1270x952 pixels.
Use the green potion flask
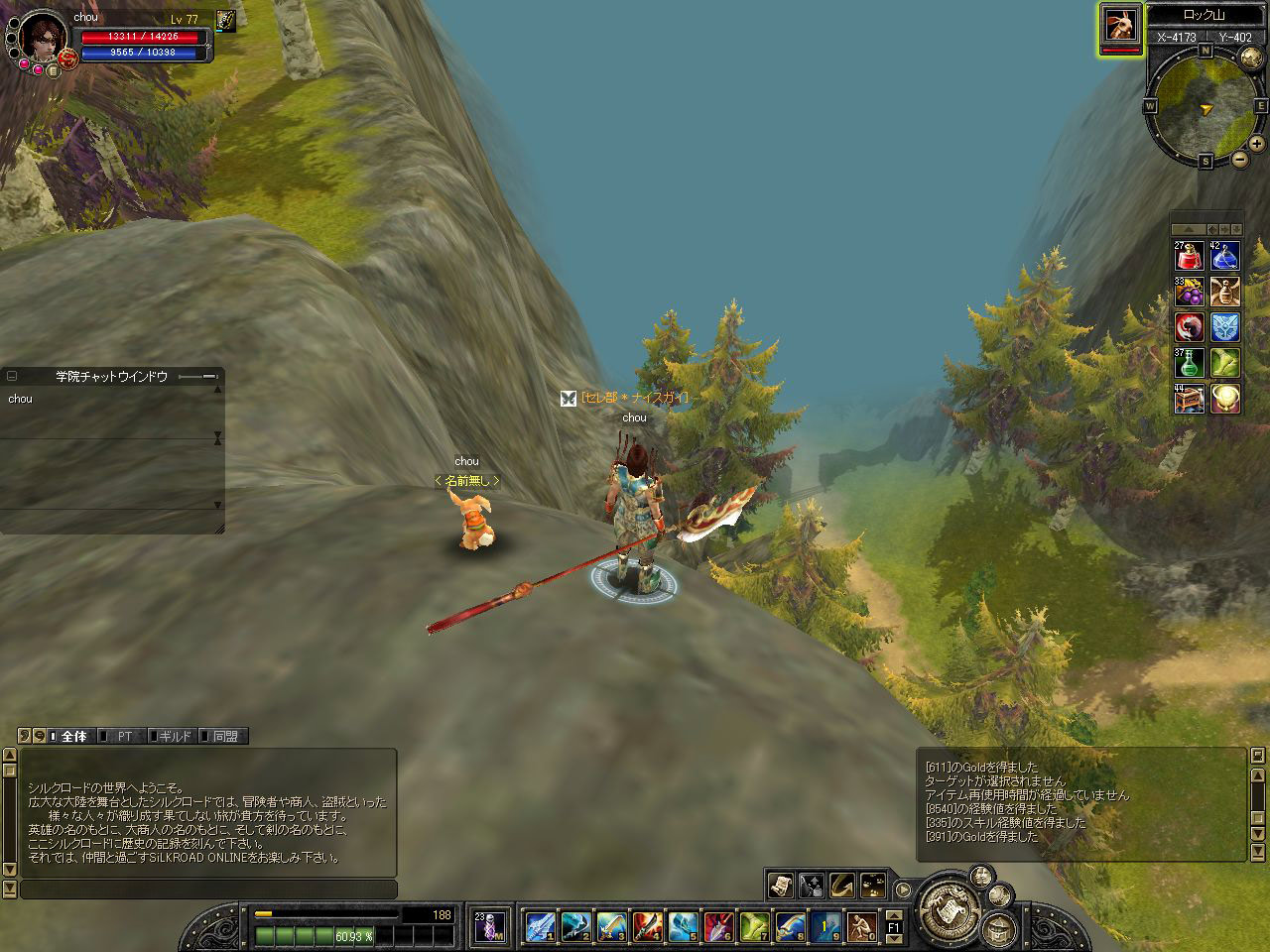click(x=1189, y=362)
